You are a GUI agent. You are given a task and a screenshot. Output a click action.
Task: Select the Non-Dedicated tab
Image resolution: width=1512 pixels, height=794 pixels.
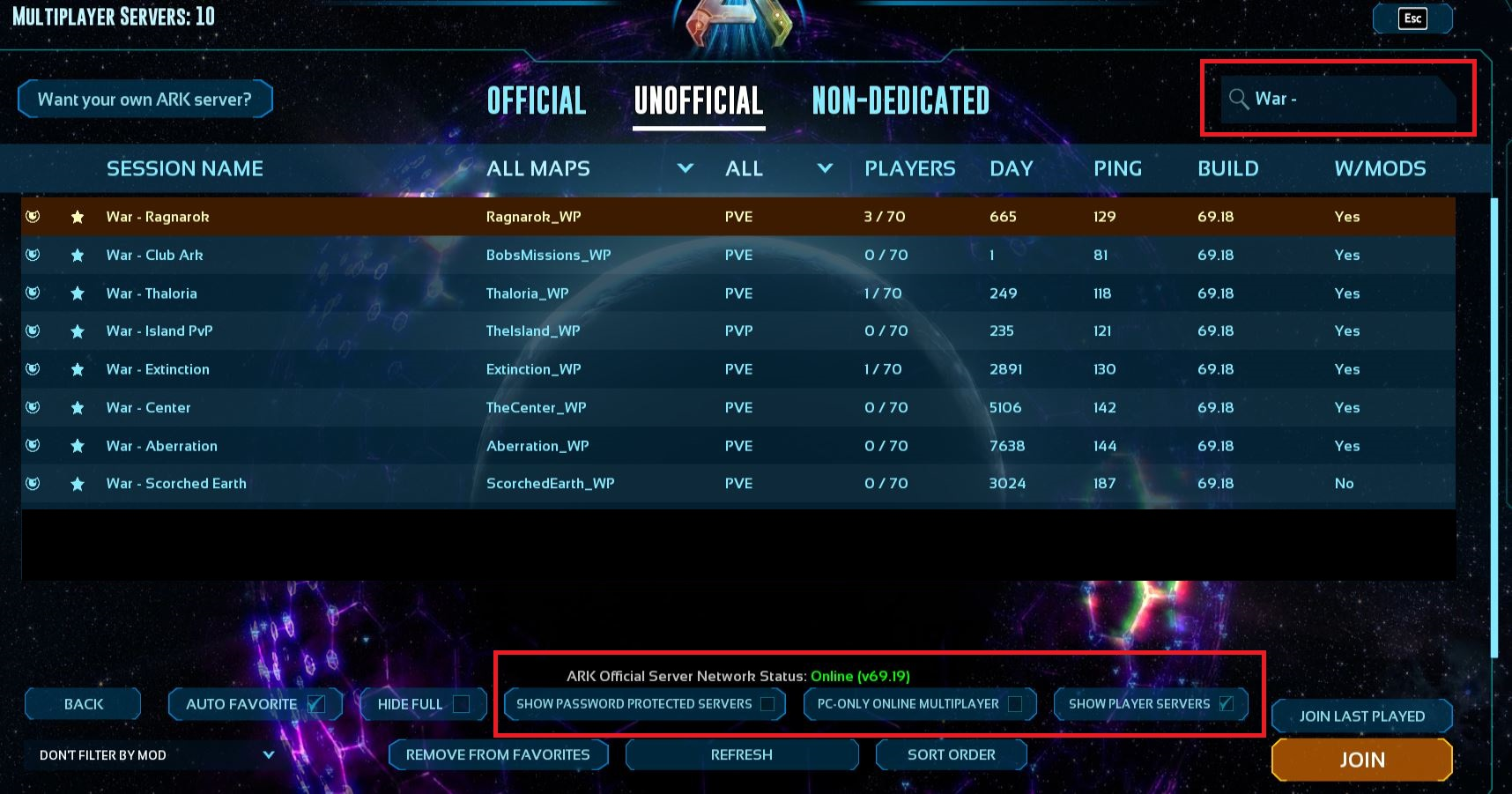point(901,100)
